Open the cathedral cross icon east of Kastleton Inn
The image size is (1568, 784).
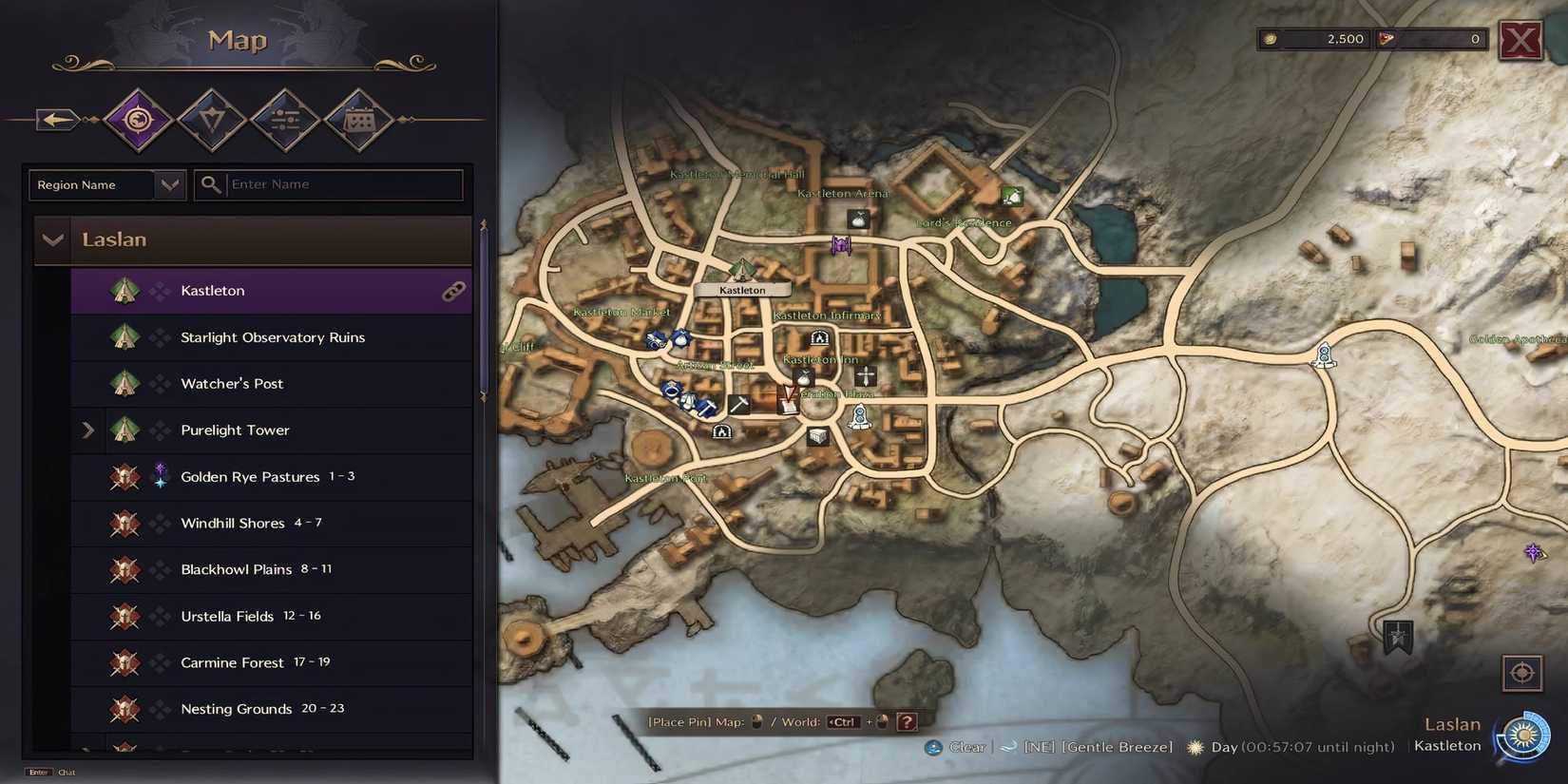pos(865,375)
